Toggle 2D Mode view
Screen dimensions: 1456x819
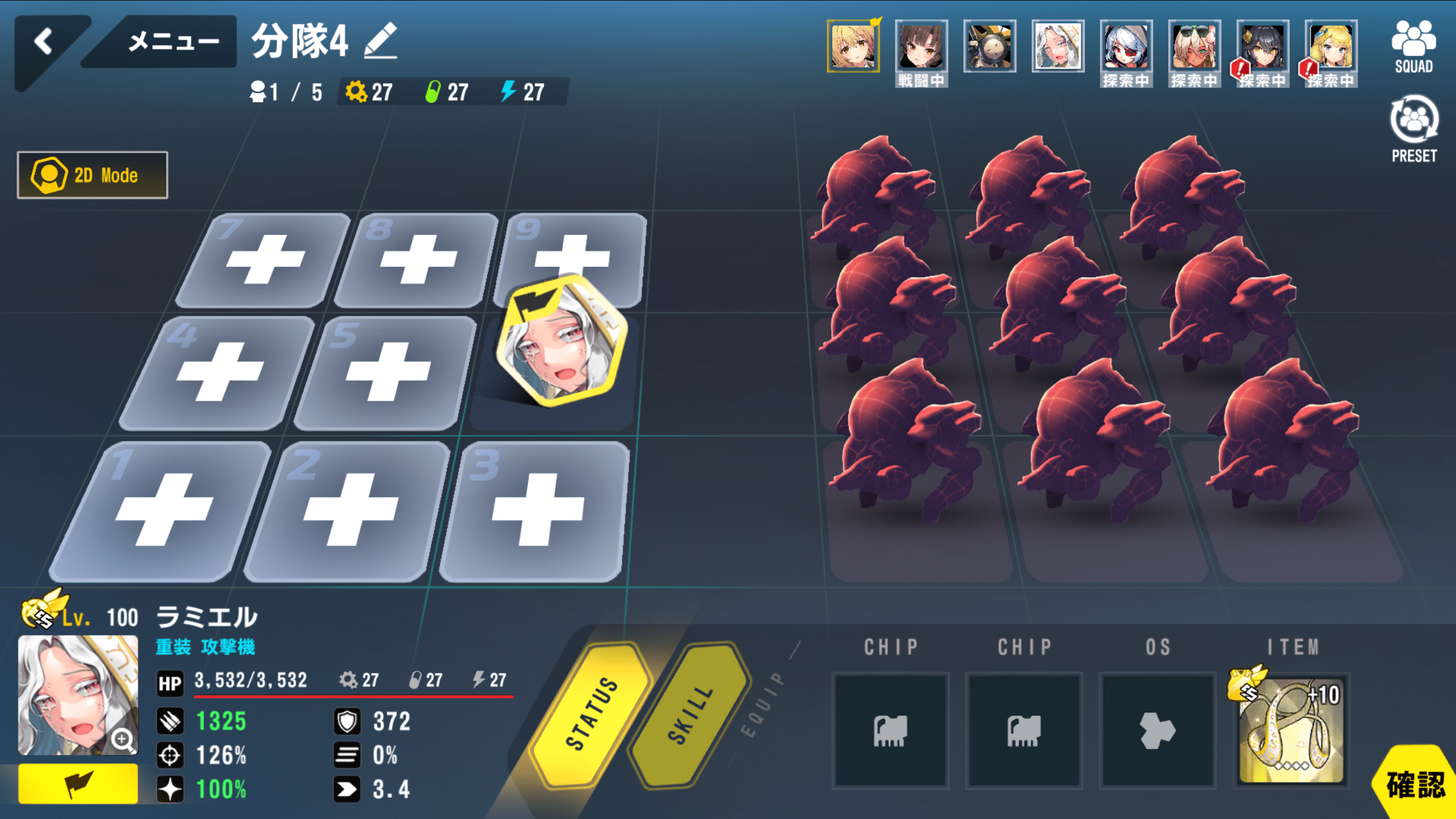(x=93, y=175)
